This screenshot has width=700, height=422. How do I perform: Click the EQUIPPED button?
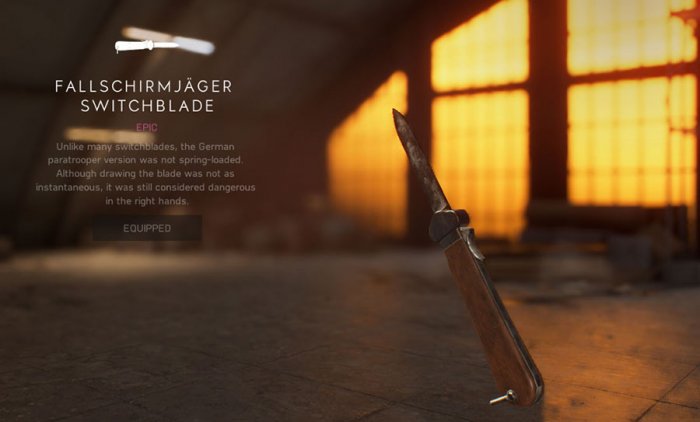click(x=147, y=229)
